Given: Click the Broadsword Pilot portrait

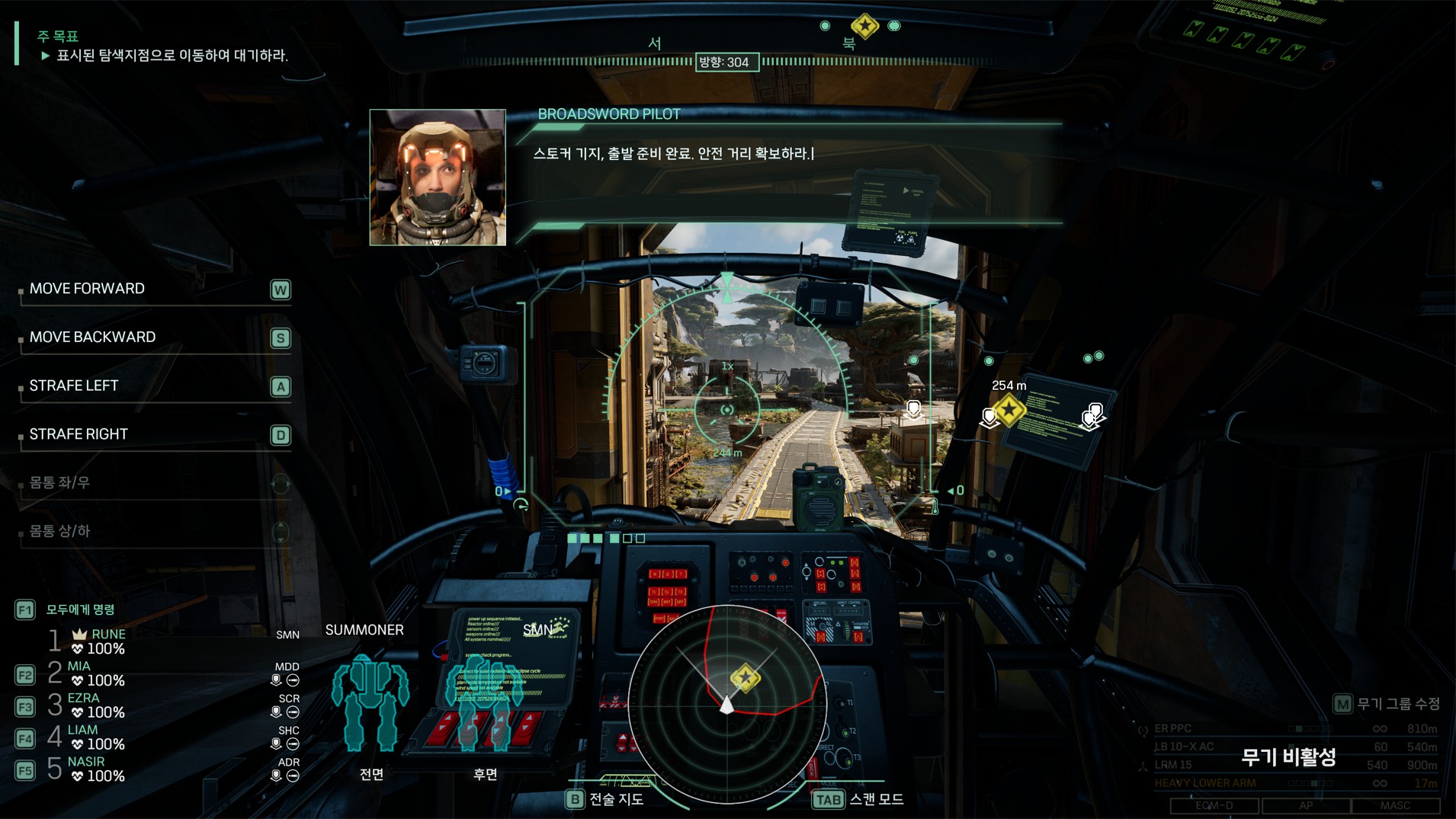Looking at the screenshot, I should pos(438,178).
